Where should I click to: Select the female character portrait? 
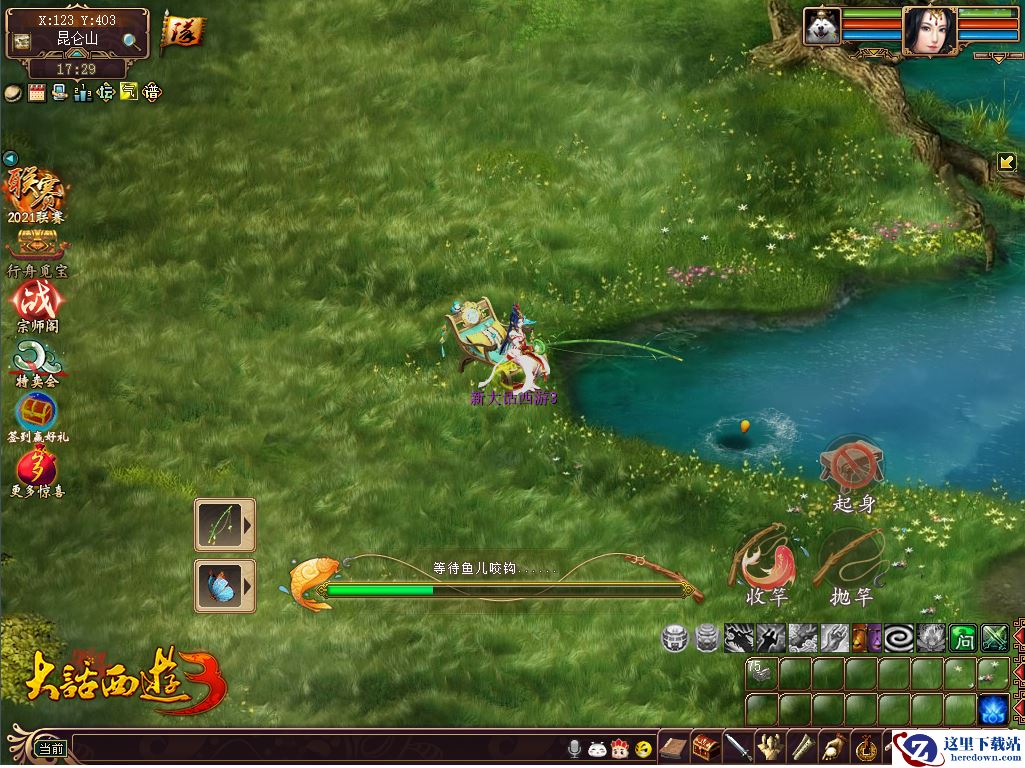(x=928, y=30)
